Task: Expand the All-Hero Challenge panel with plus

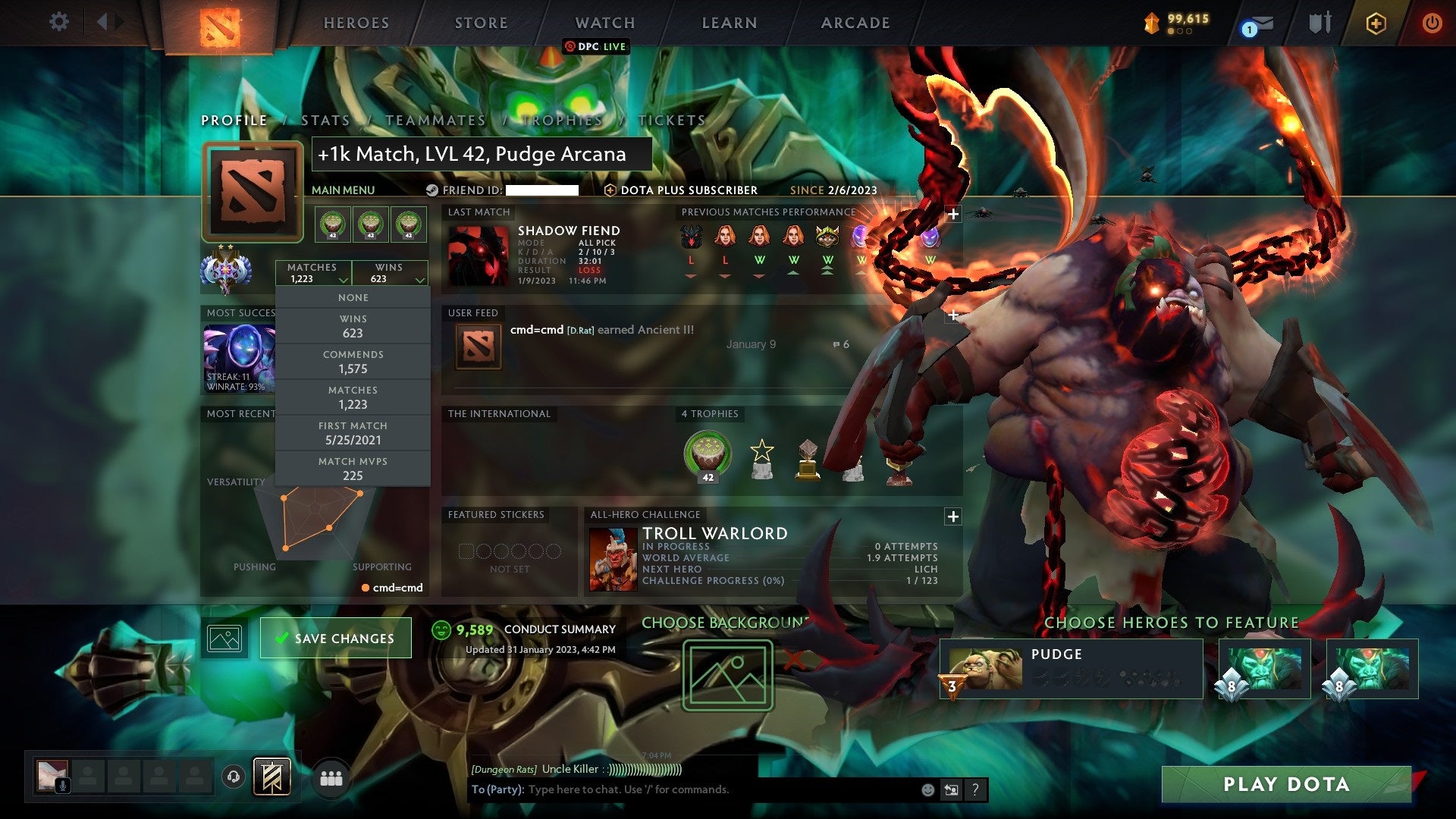Action: [x=953, y=516]
